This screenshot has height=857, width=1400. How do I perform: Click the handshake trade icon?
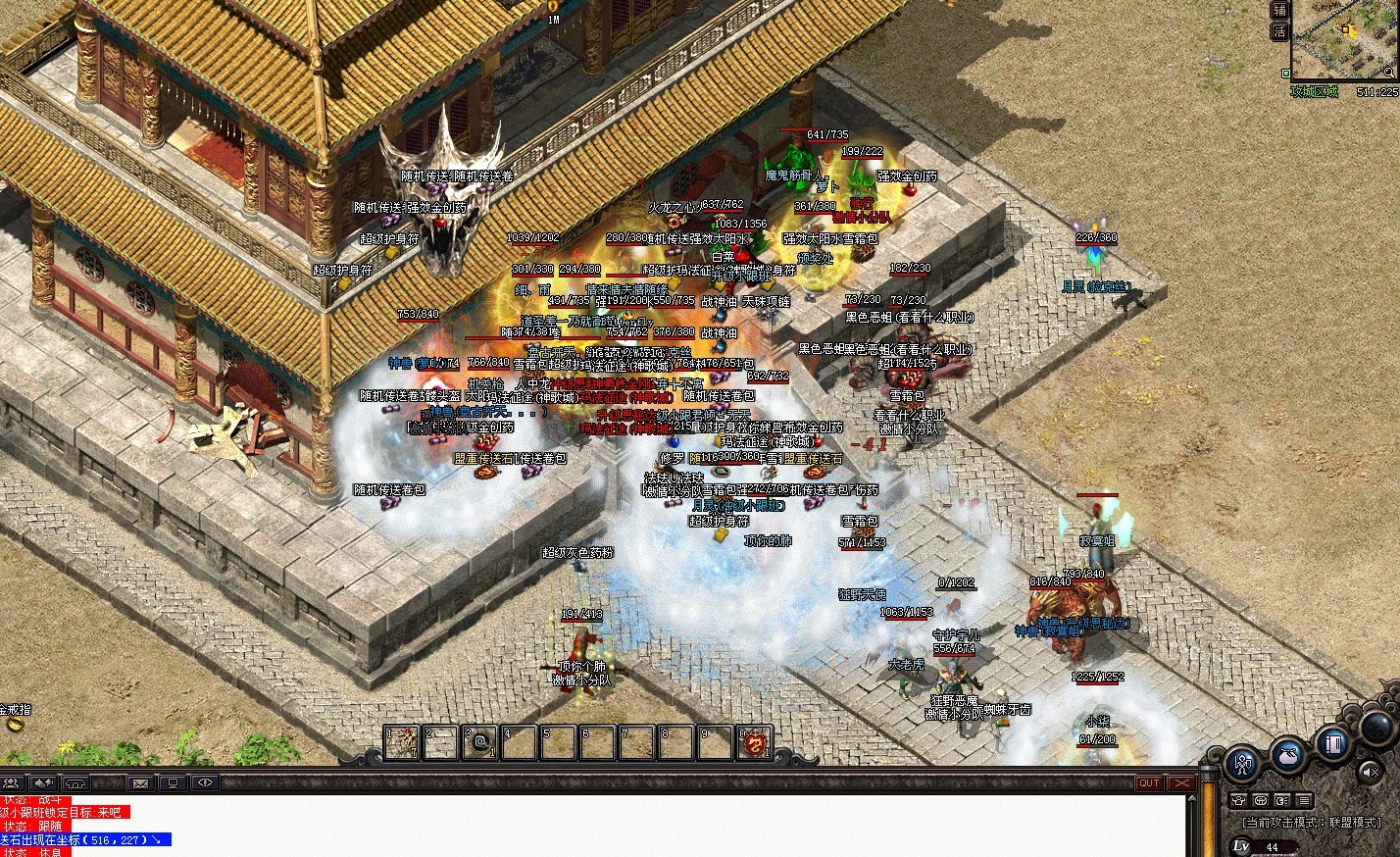point(44,782)
